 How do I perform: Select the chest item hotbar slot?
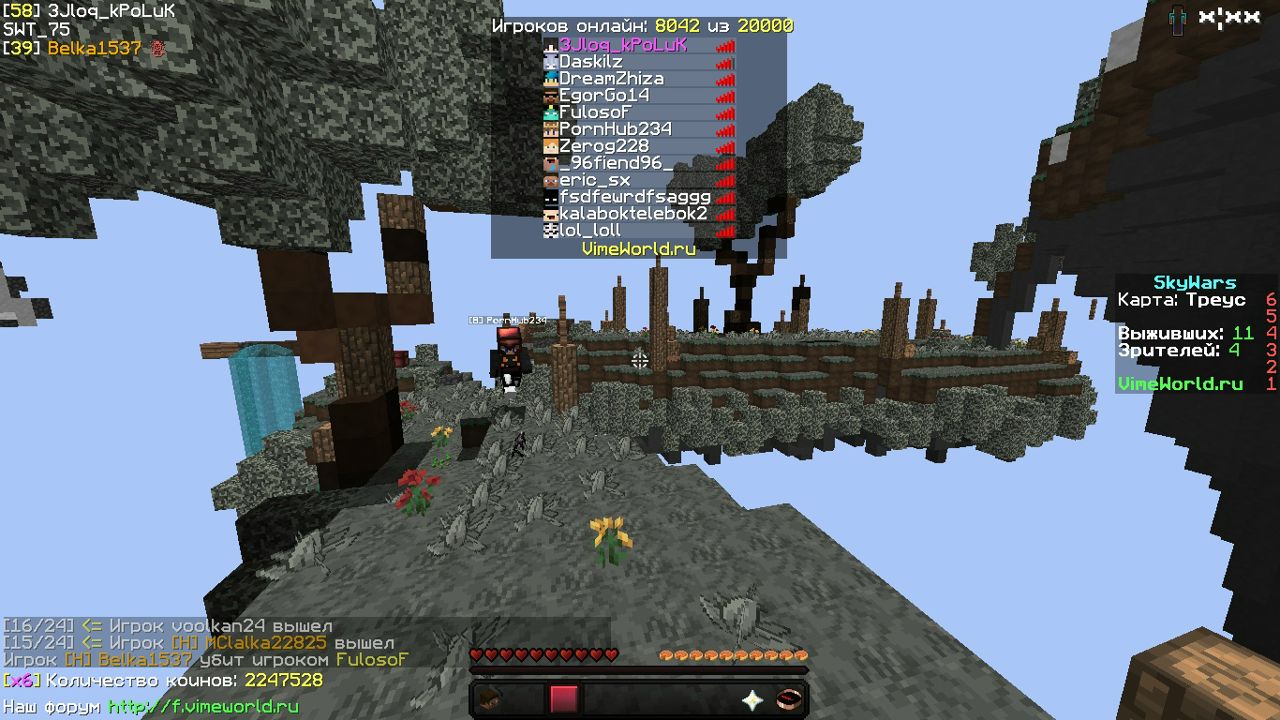click(x=491, y=699)
